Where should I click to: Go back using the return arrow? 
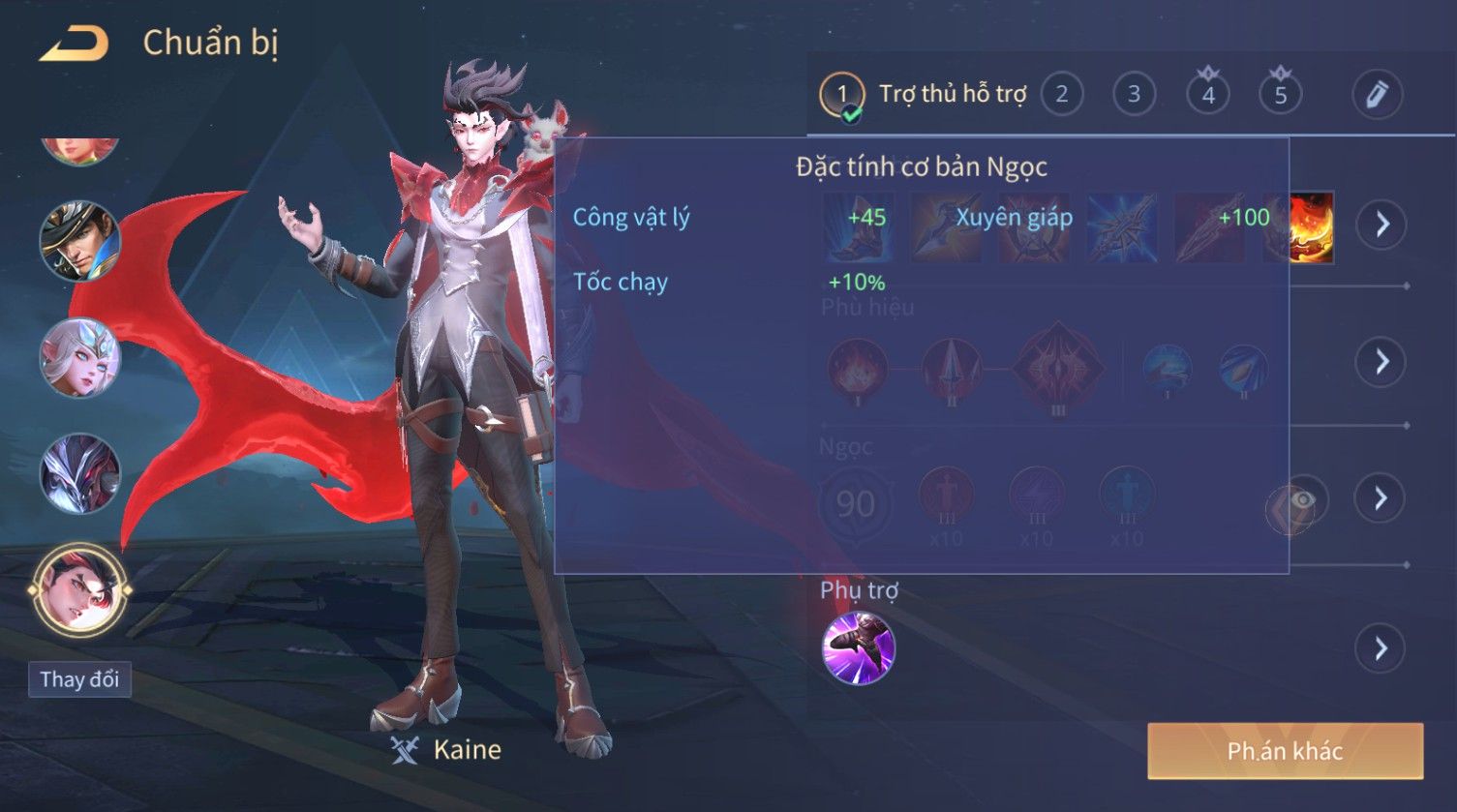coord(74,44)
